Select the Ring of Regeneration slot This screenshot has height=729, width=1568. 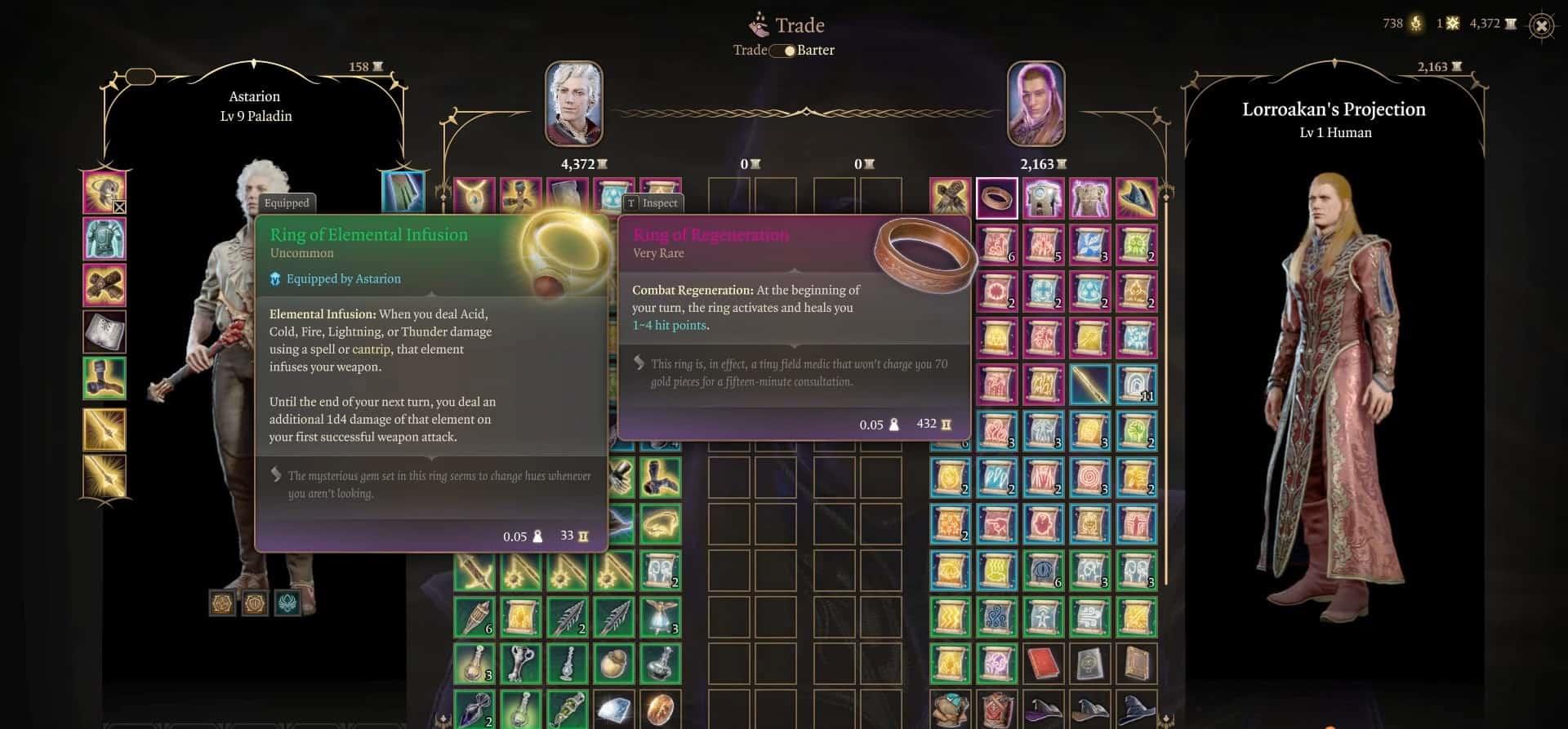tap(997, 198)
